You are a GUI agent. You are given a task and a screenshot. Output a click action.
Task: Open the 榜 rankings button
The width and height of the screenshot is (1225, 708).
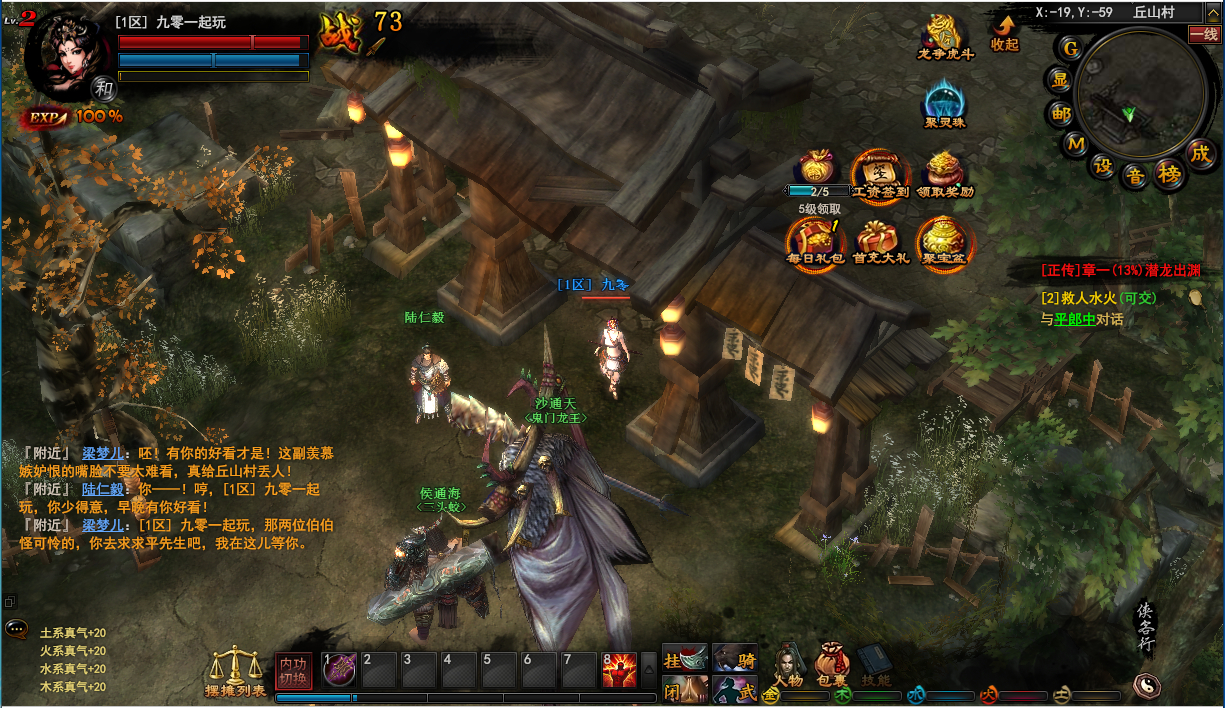coord(1168,174)
